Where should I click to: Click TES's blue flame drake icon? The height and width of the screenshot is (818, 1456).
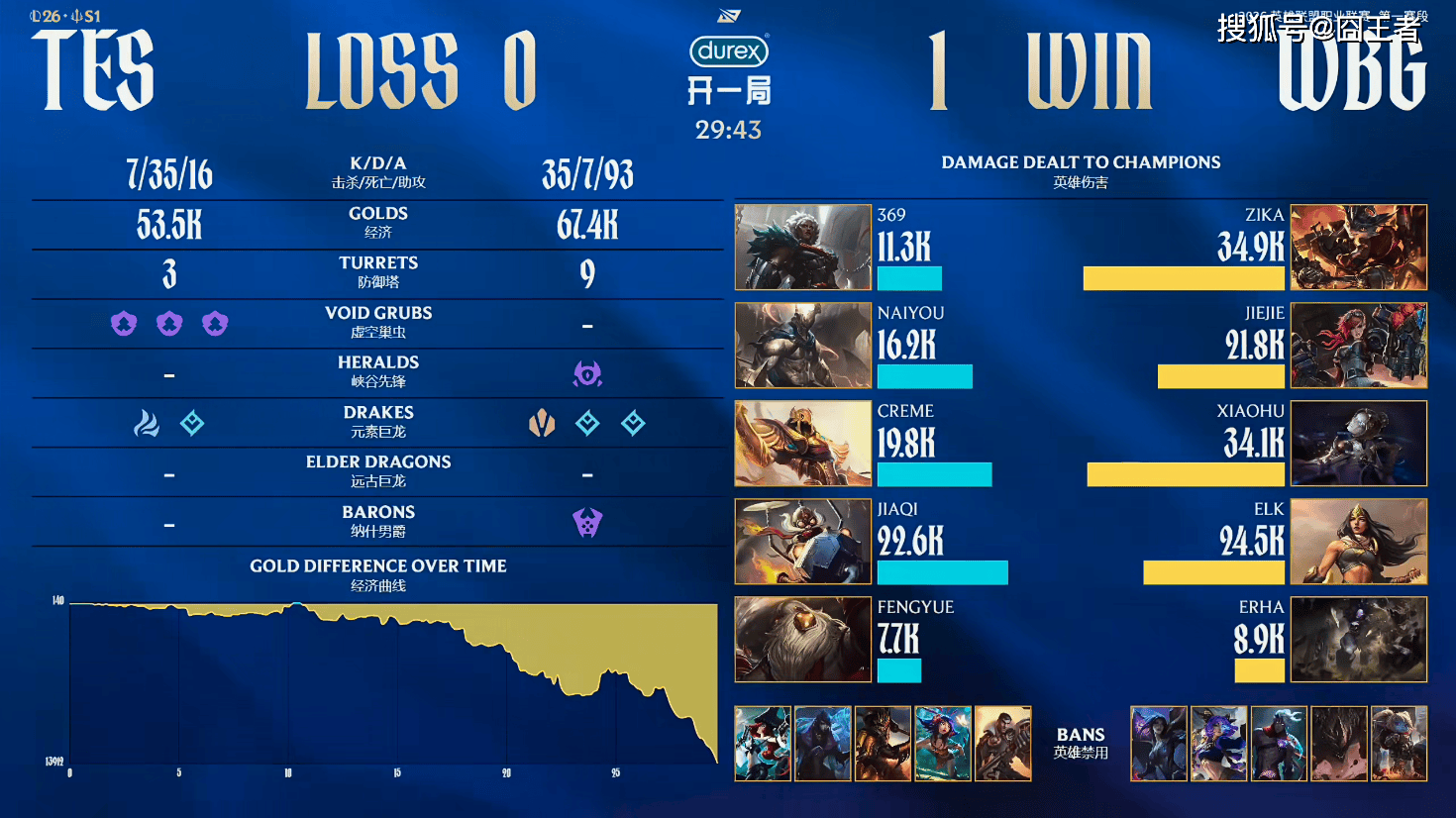coord(147,424)
